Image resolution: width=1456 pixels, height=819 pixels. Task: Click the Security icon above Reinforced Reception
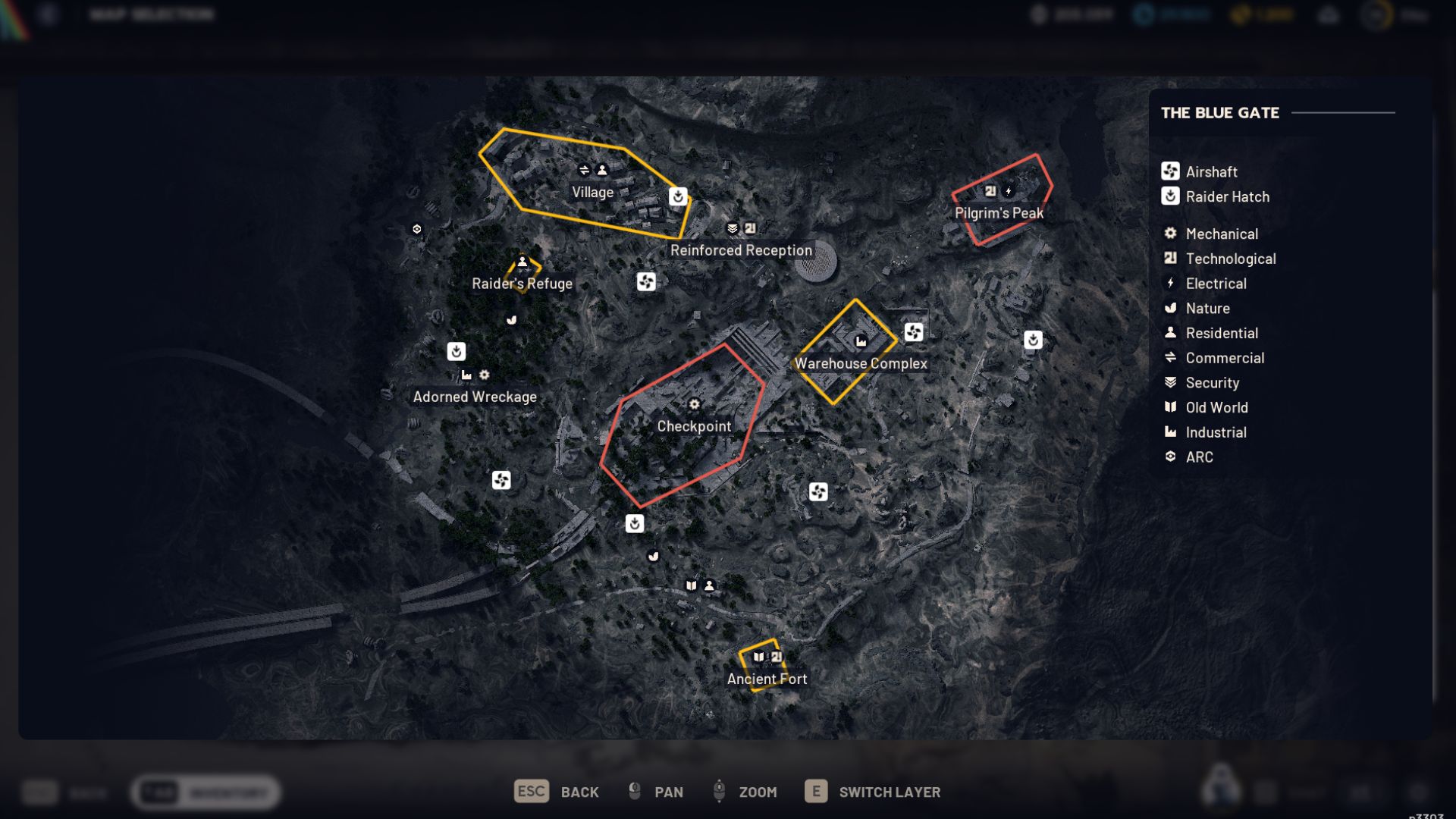pyautogui.click(x=731, y=227)
